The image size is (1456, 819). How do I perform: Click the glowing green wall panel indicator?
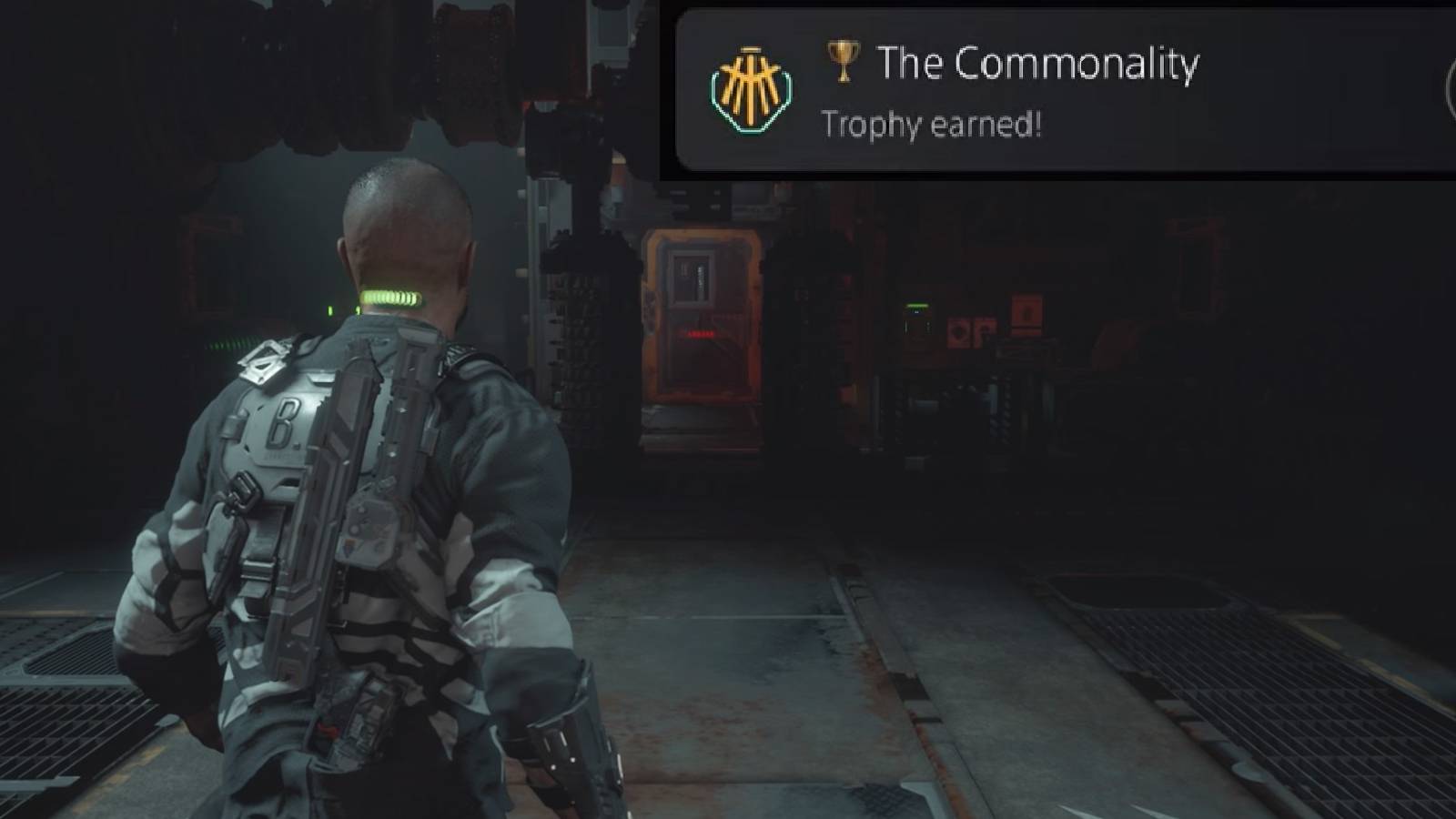pyautogui.click(x=917, y=307)
